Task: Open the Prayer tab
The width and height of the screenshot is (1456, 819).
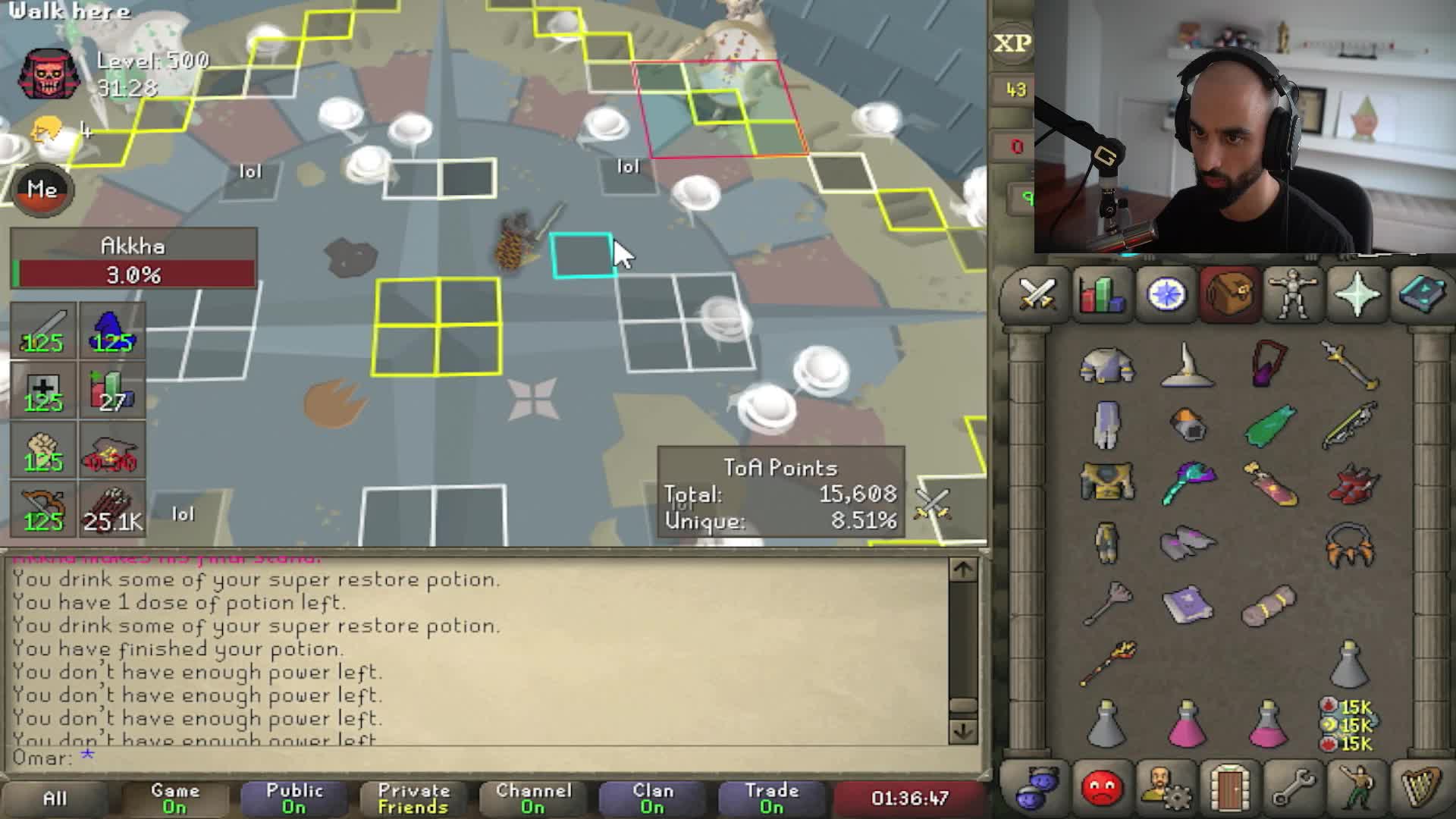Action: click(x=1357, y=294)
